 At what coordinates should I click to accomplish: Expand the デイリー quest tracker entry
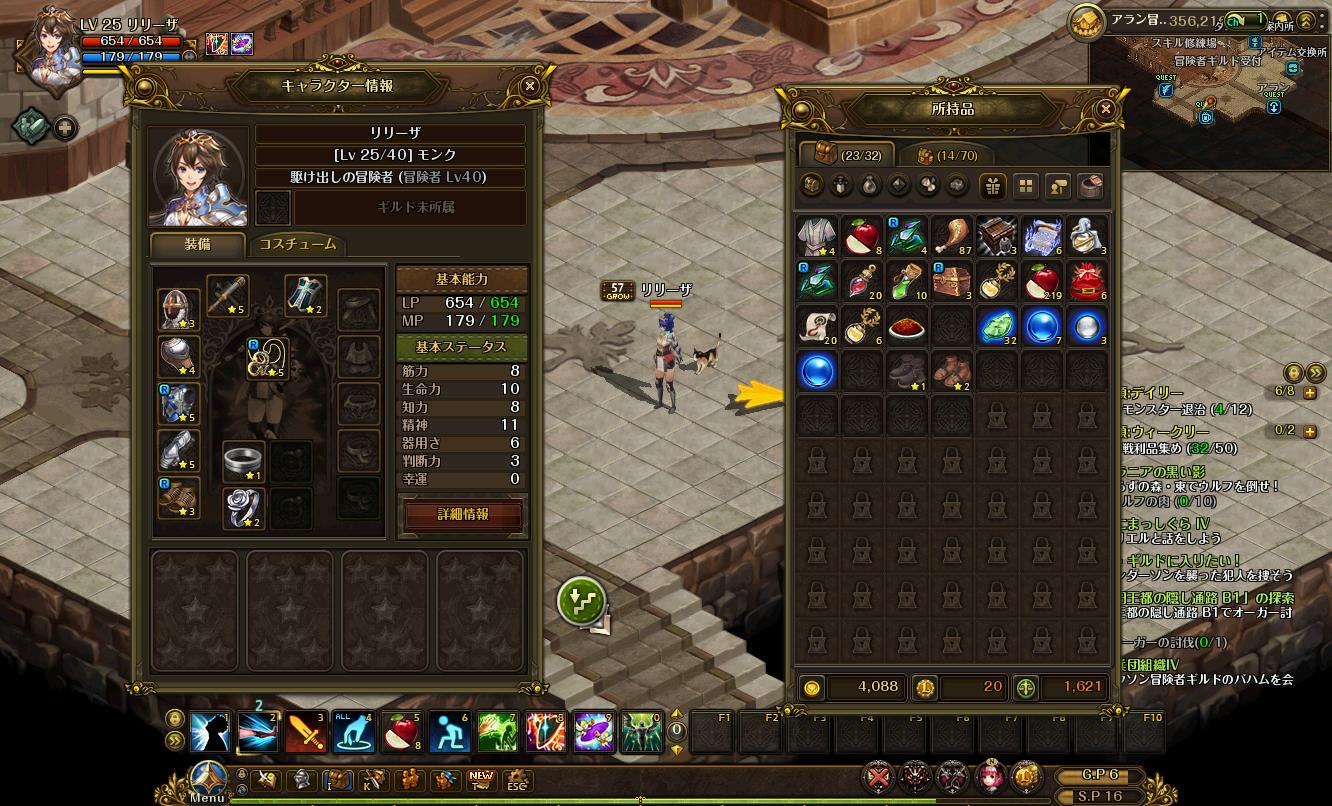coord(1310,394)
